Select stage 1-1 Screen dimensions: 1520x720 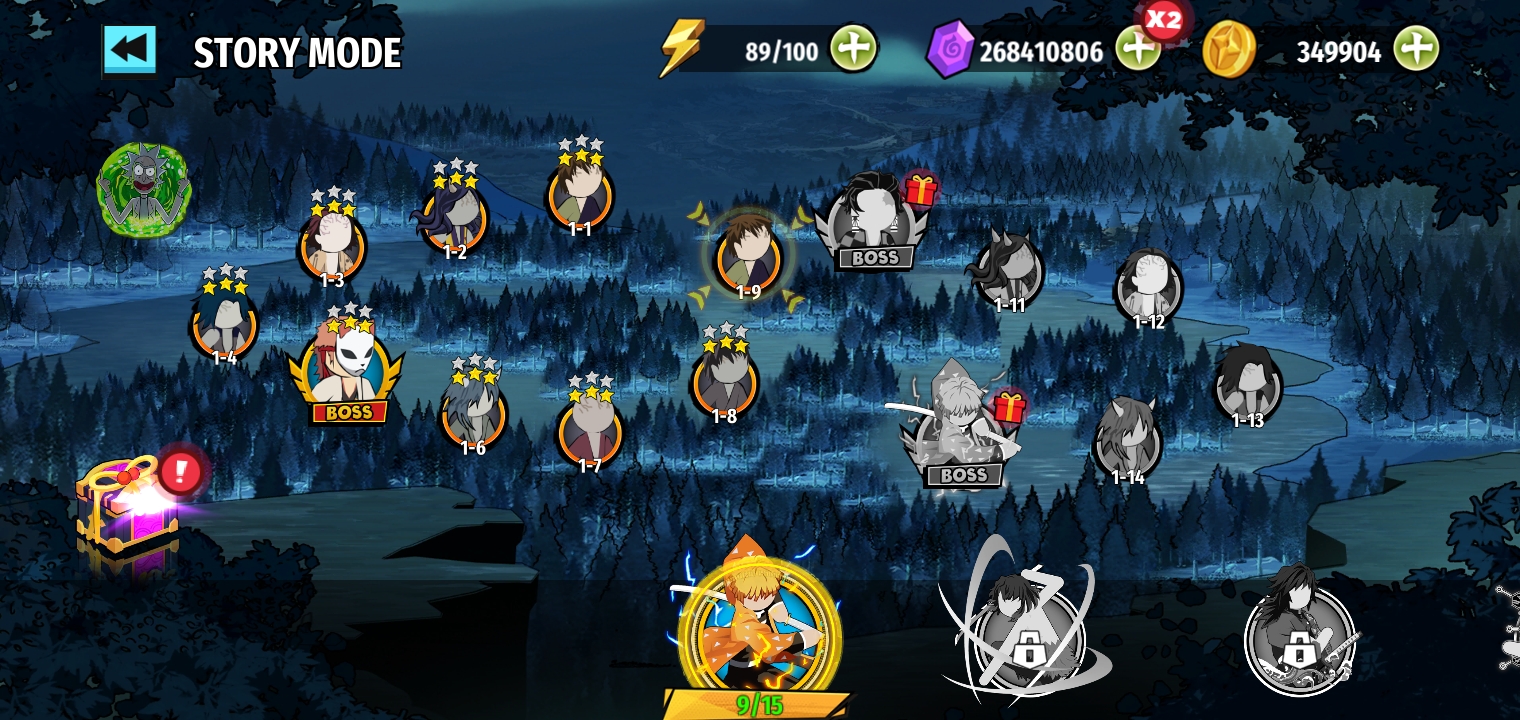click(x=580, y=197)
